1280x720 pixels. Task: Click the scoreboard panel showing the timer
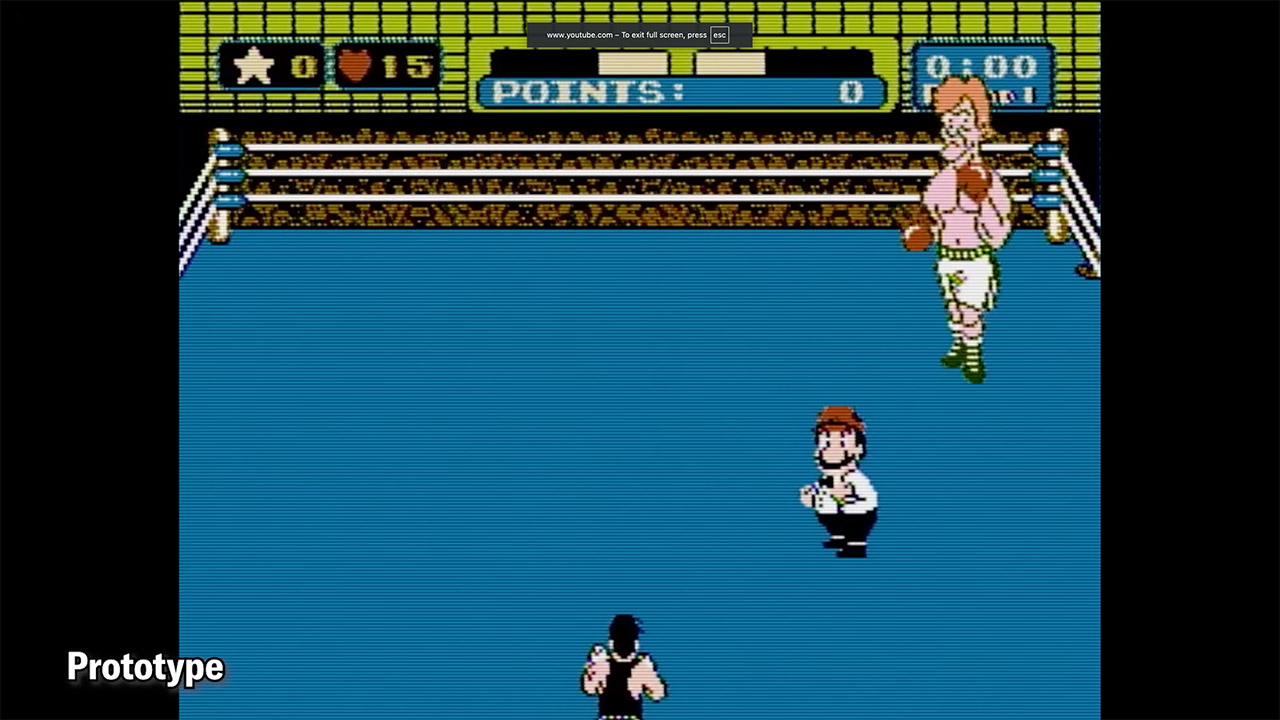click(985, 75)
